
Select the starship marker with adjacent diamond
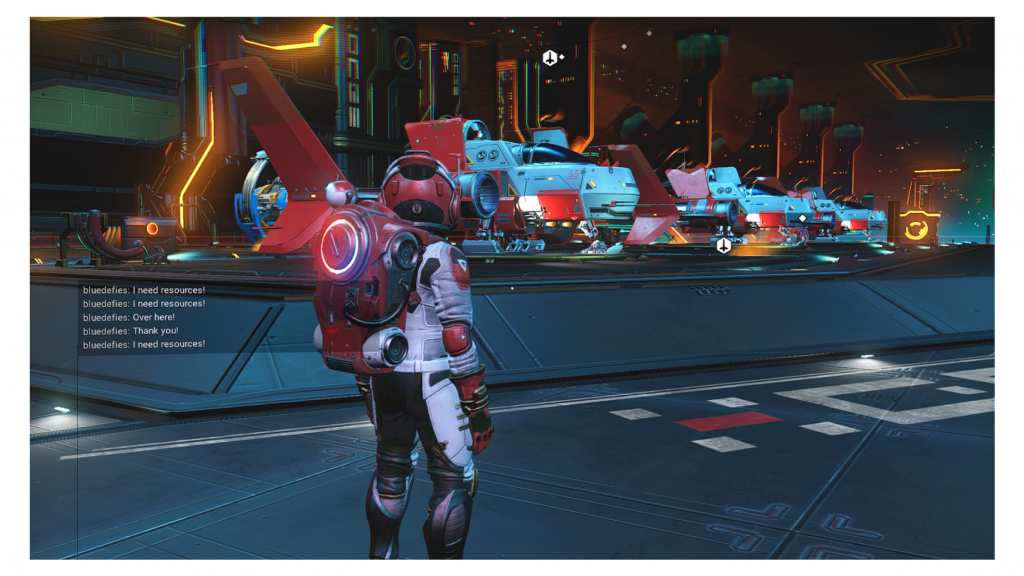coord(549,58)
